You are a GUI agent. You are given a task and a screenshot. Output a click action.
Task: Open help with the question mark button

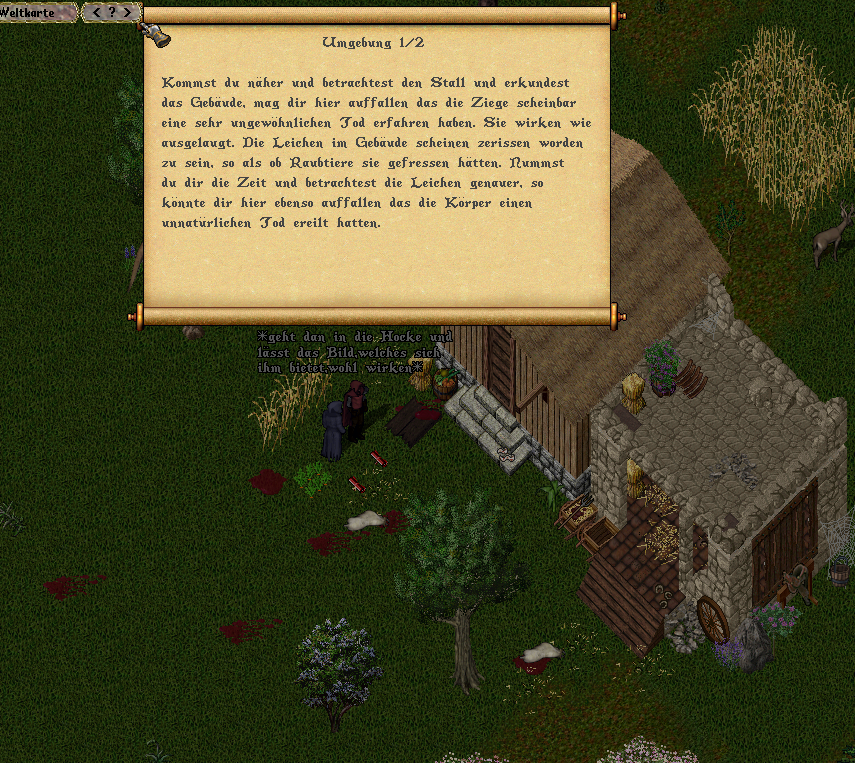tap(111, 12)
